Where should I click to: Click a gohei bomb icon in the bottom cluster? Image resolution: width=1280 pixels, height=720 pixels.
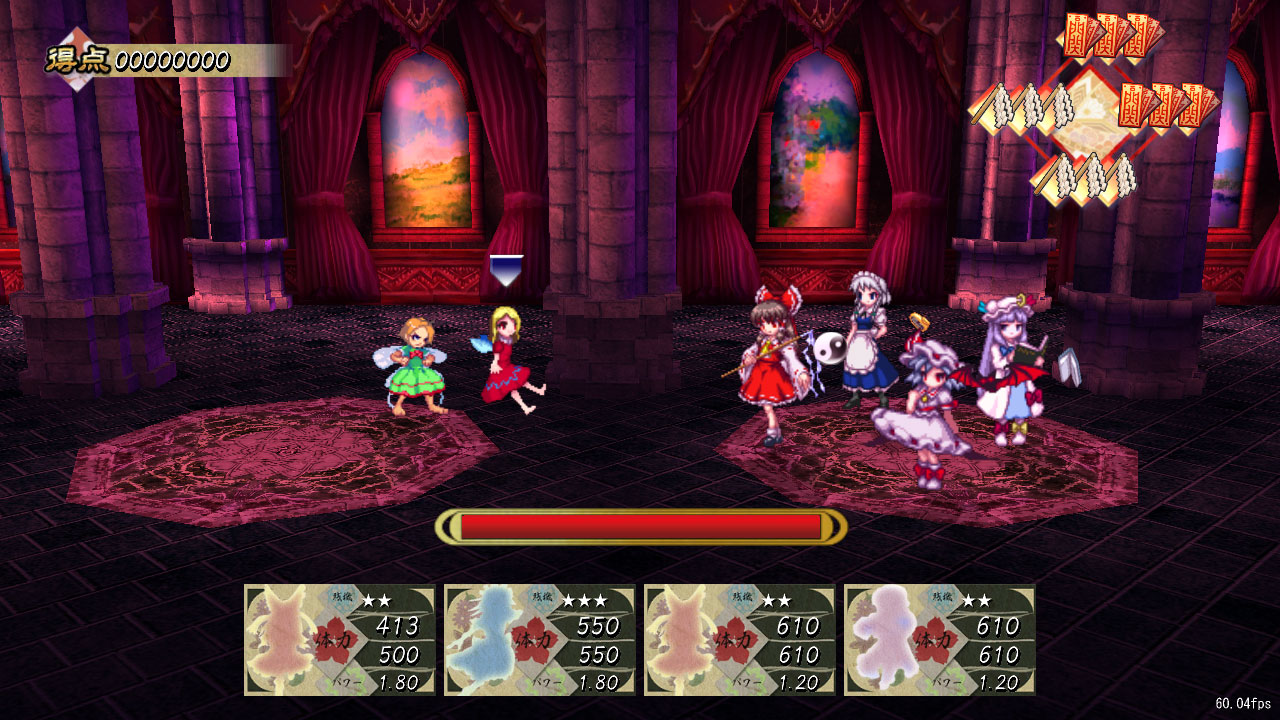(x=1095, y=175)
